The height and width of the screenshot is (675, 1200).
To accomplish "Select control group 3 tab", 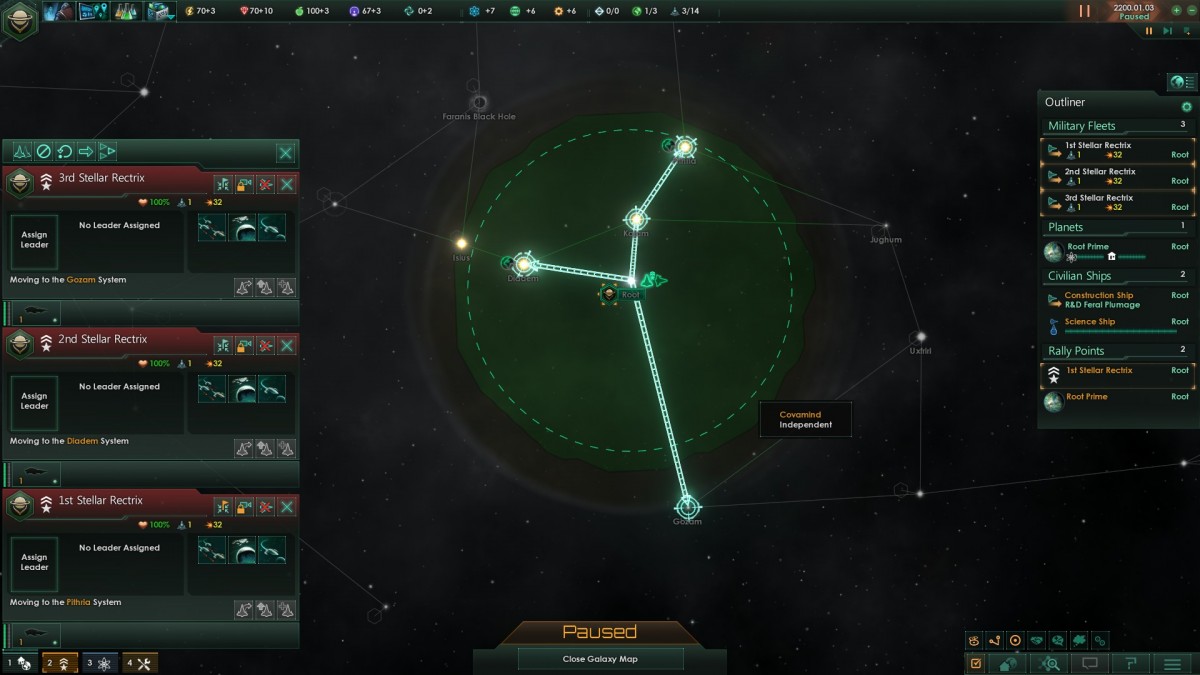I will click(101, 662).
